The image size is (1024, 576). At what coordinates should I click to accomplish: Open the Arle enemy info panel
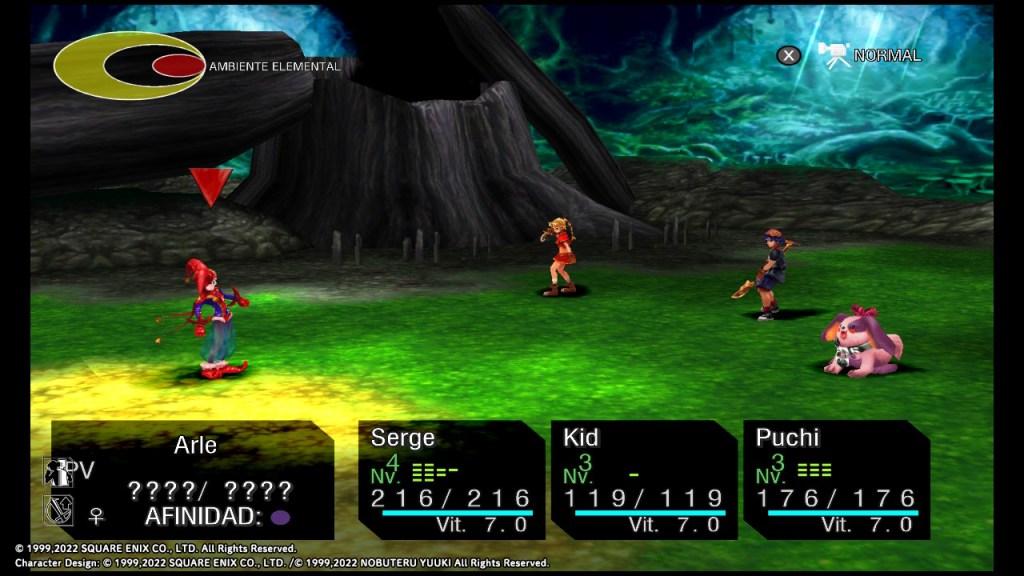193,480
